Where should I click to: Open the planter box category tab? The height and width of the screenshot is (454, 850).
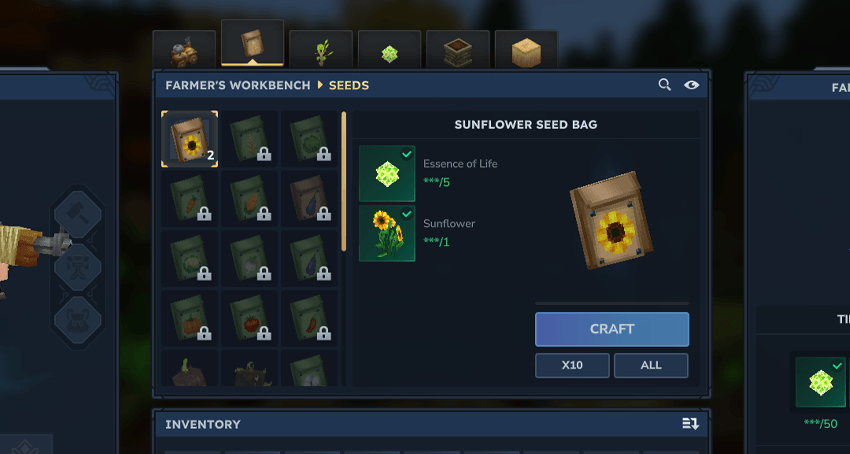[x=457, y=51]
